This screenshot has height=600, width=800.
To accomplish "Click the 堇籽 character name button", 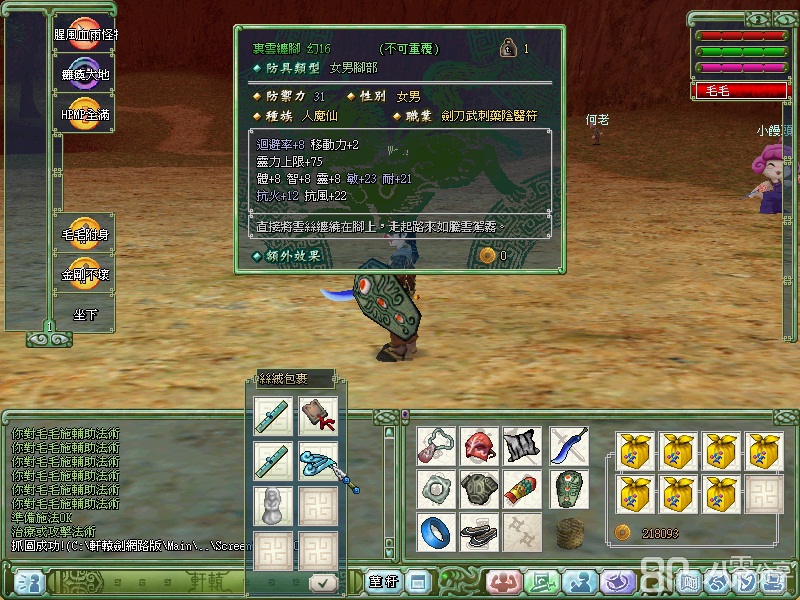I will coord(381,581).
